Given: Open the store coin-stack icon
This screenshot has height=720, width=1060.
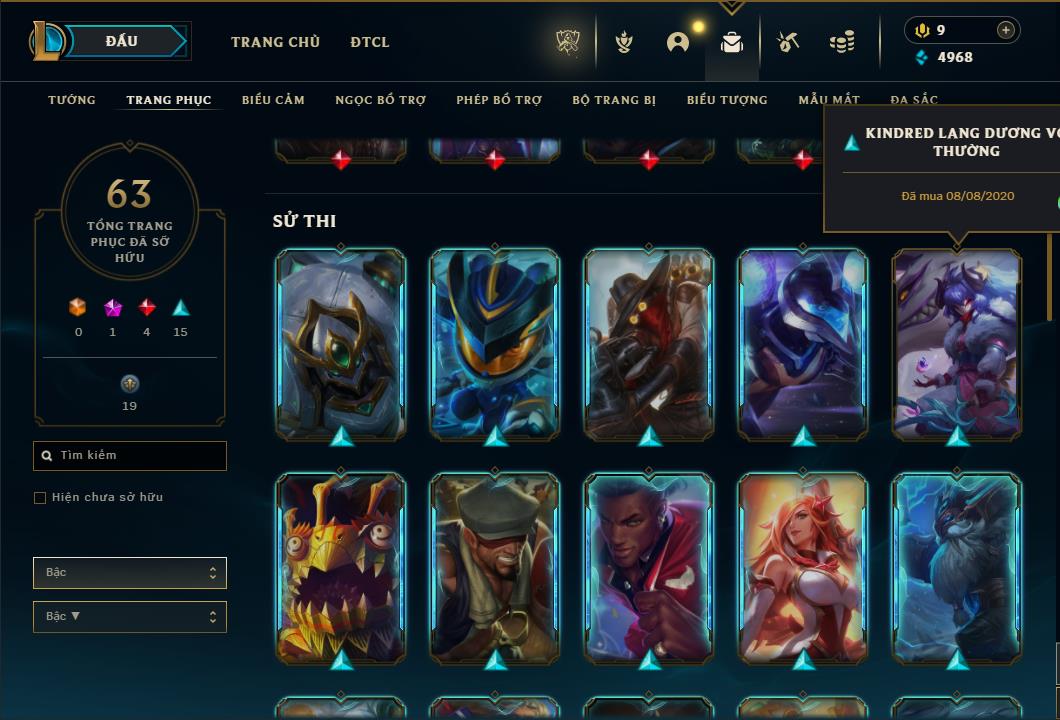Looking at the screenshot, I should tap(842, 42).
